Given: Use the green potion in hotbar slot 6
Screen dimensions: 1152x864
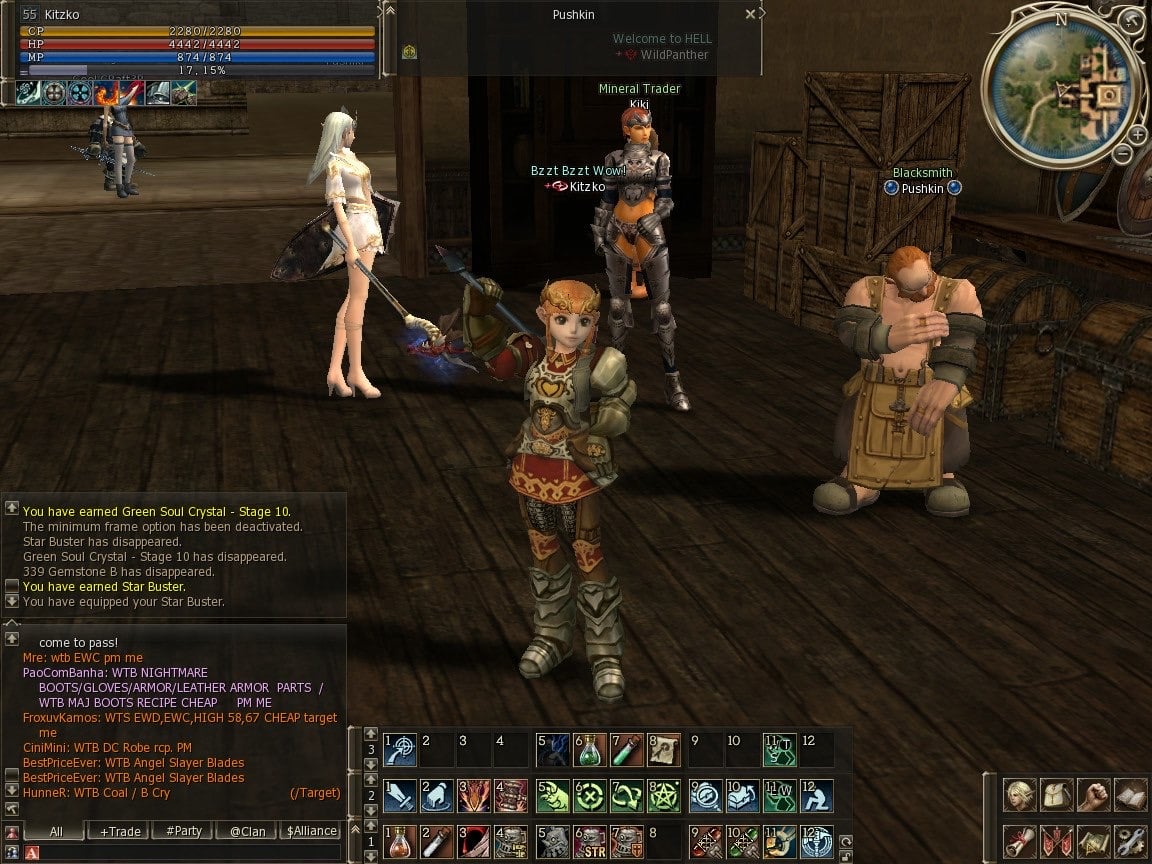Looking at the screenshot, I should click(x=591, y=749).
